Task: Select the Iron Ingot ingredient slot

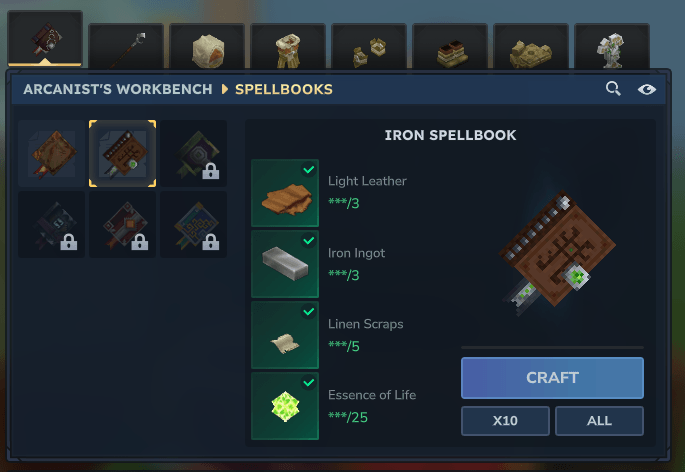Action: pos(285,264)
